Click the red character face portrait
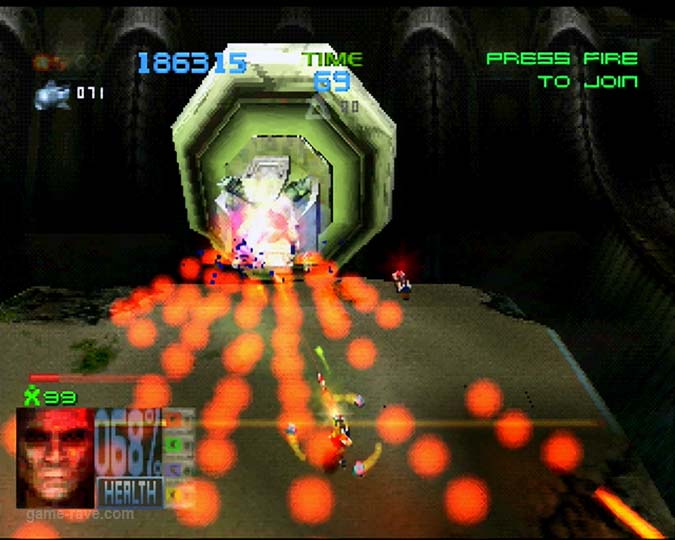 [56, 456]
